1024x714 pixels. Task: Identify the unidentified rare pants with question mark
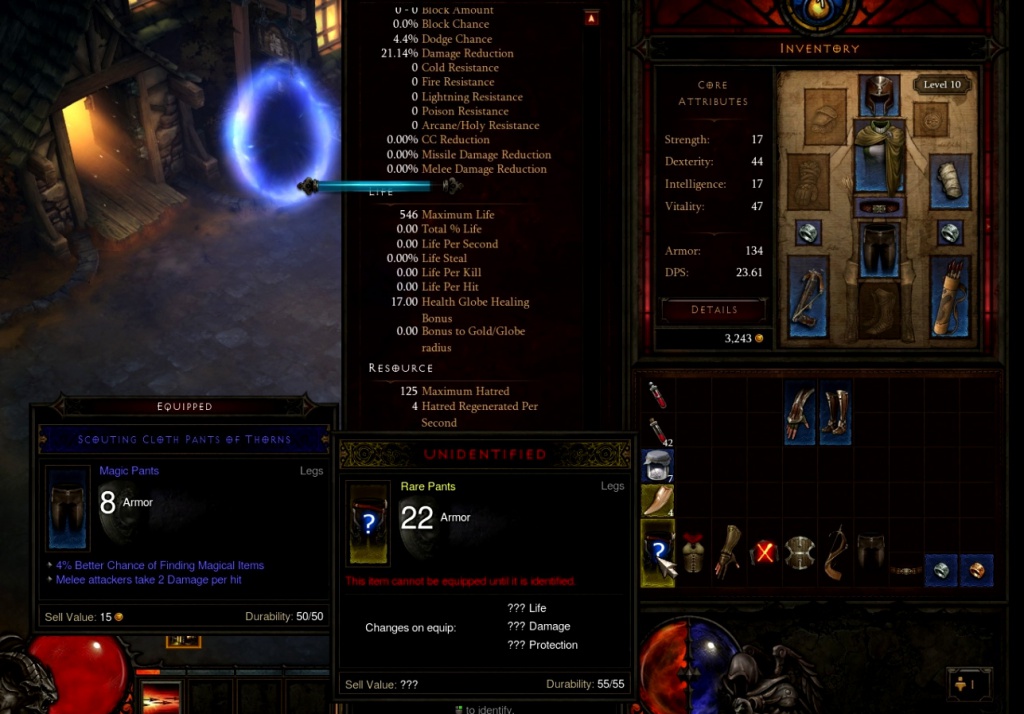(x=657, y=553)
